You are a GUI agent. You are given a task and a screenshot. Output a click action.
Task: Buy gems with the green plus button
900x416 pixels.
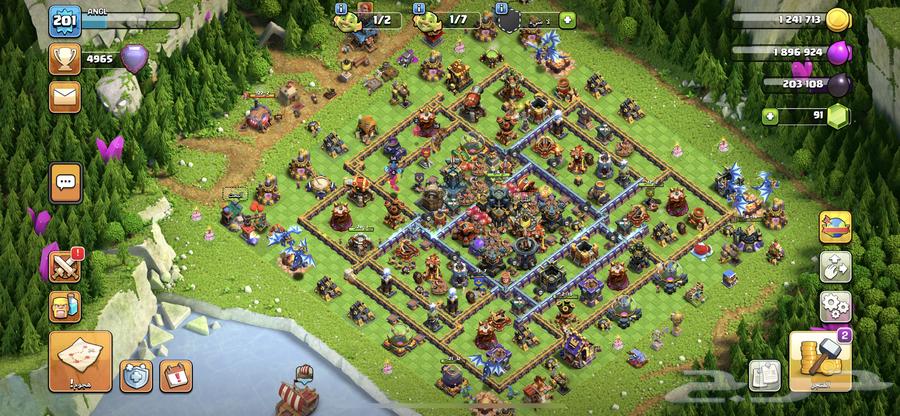[x=769, y=117]
